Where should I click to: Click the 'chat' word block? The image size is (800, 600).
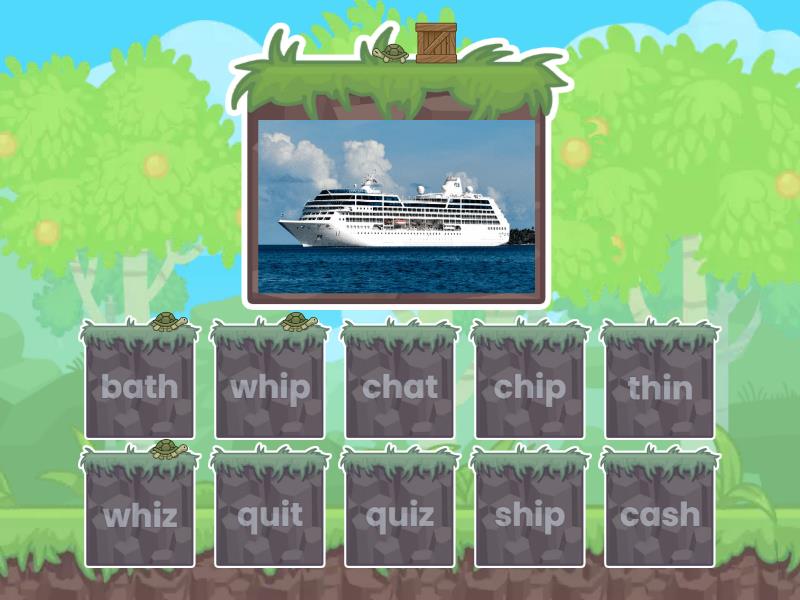coord(400,385)
